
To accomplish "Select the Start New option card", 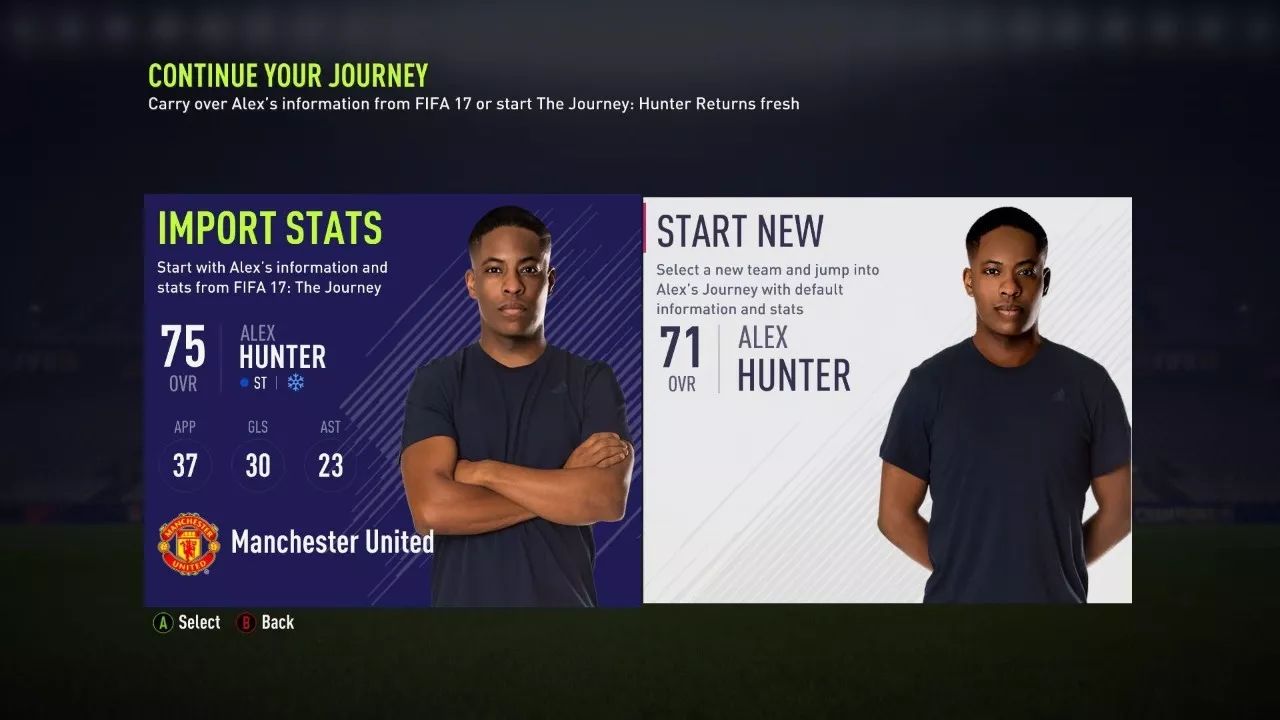I will click(x=887, y=400).
